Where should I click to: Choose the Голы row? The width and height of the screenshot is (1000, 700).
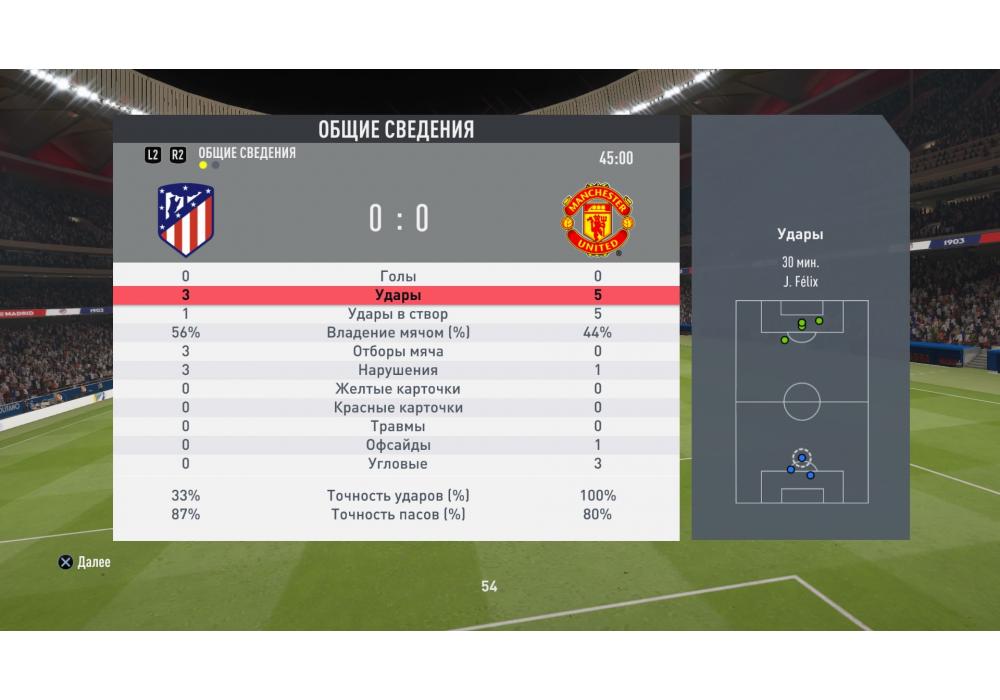point(397,276)
